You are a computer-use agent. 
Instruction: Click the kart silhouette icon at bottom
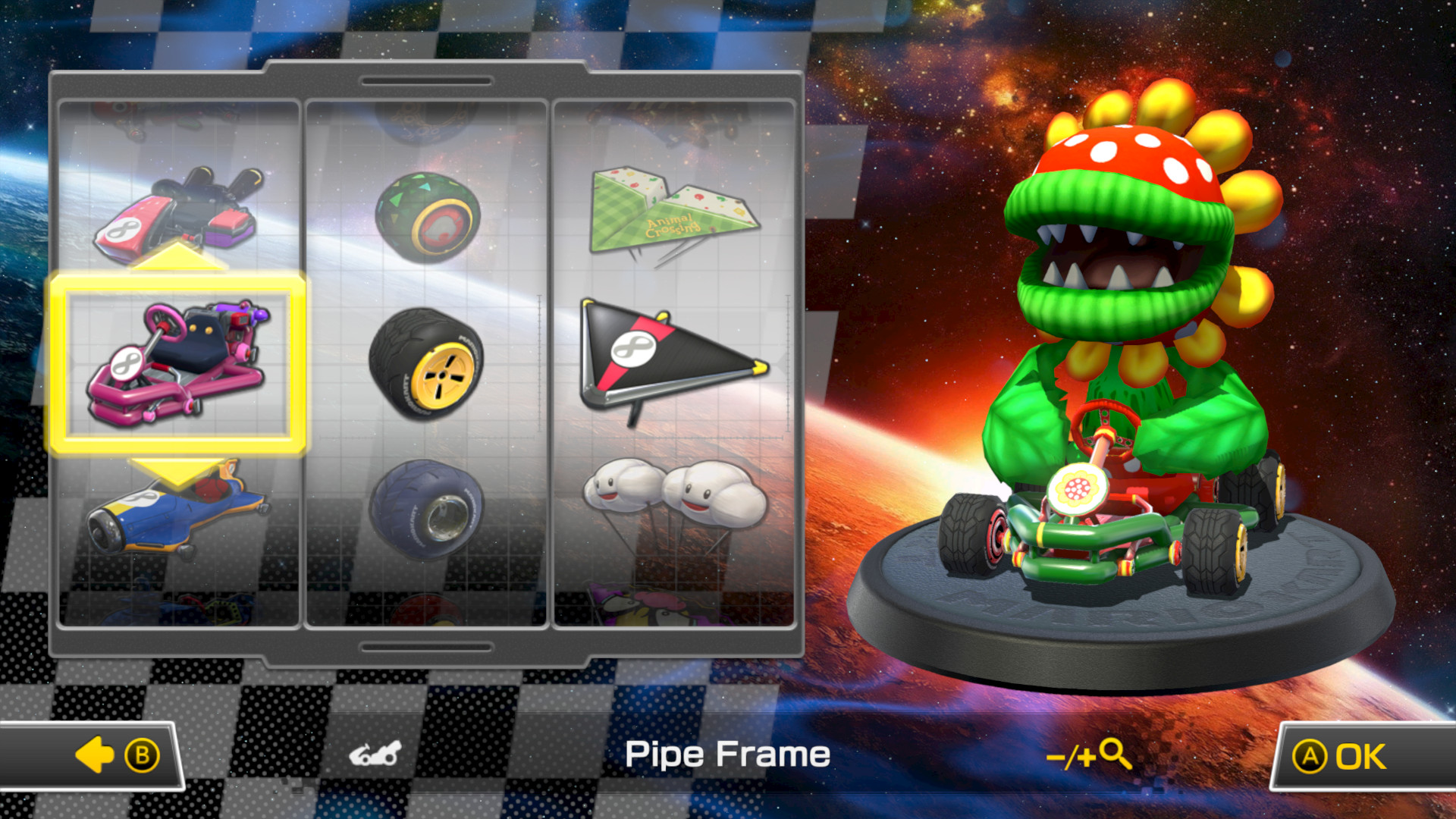click(374, 753)
